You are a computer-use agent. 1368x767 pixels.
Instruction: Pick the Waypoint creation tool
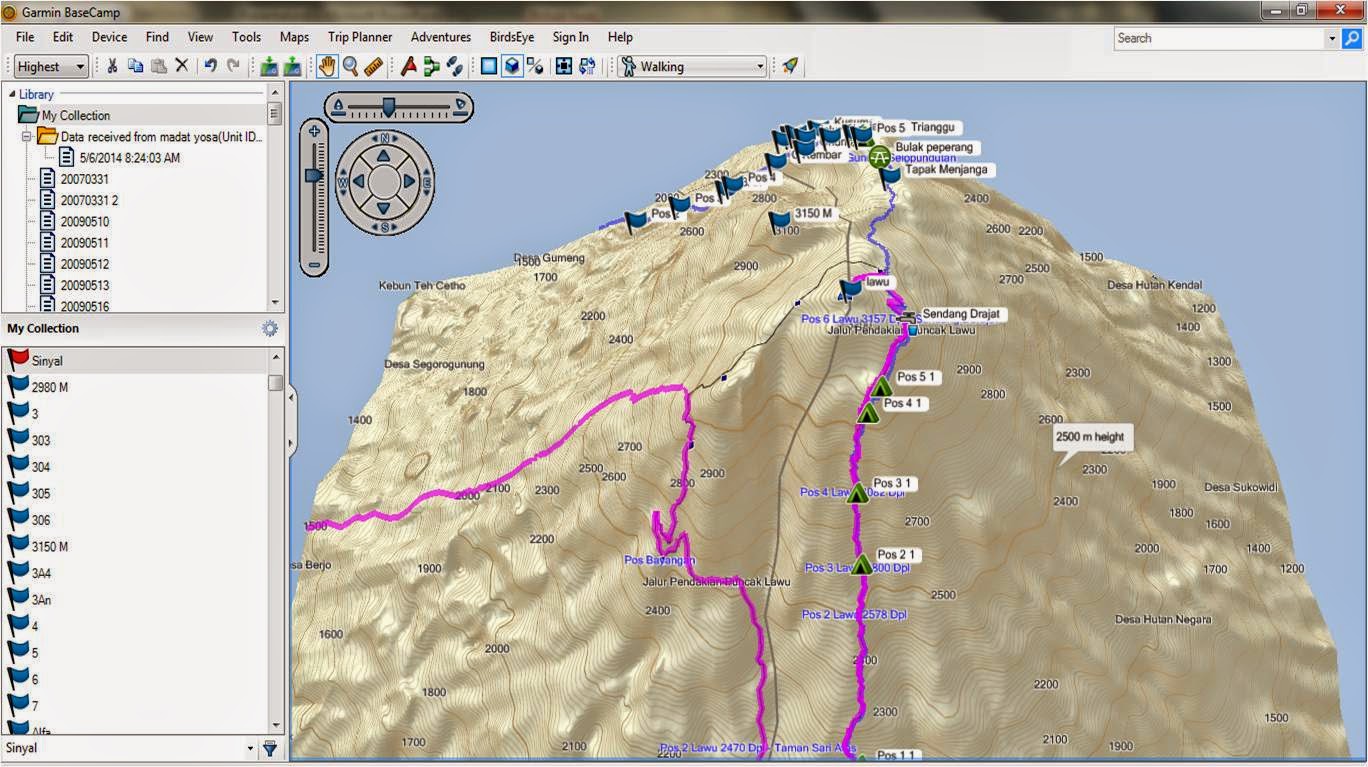407,66
